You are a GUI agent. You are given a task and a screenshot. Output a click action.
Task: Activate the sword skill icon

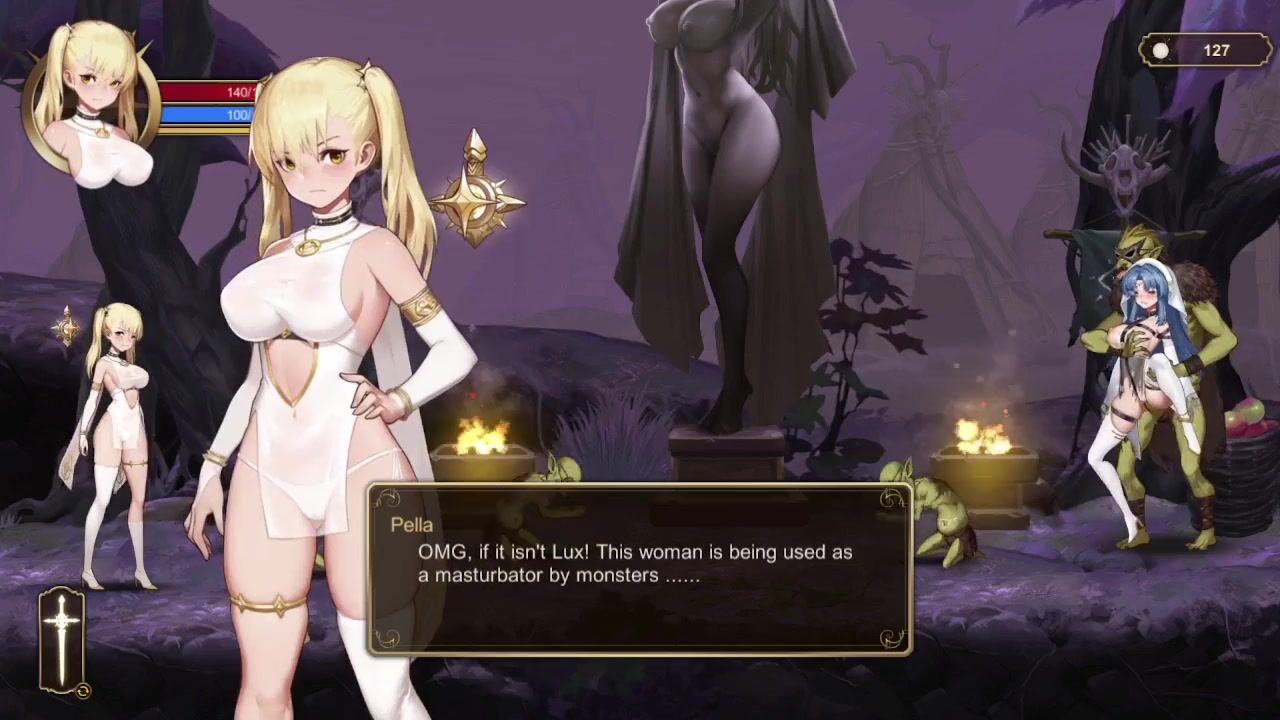coord(62,640)
